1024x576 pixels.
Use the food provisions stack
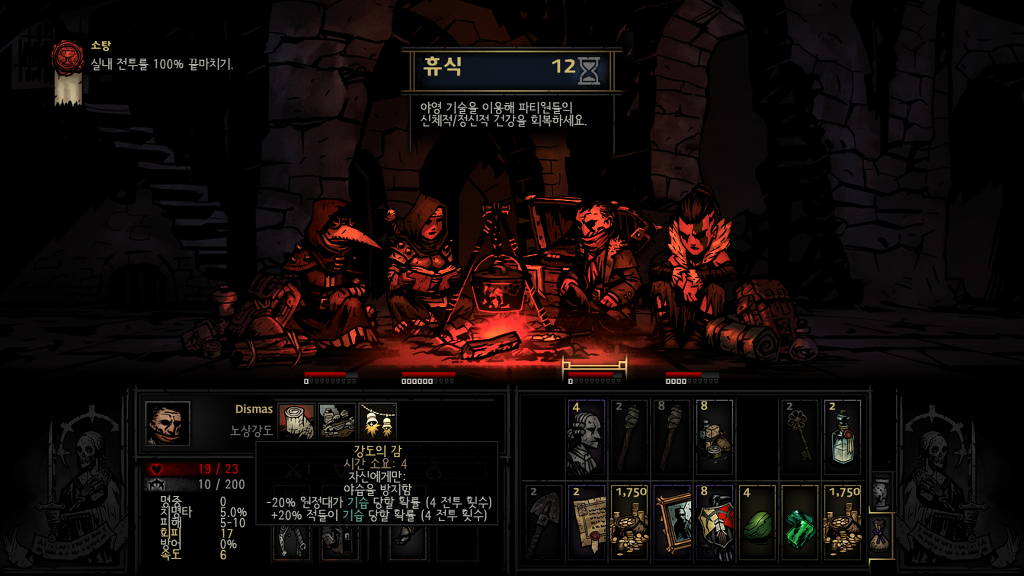click(715, 438)
